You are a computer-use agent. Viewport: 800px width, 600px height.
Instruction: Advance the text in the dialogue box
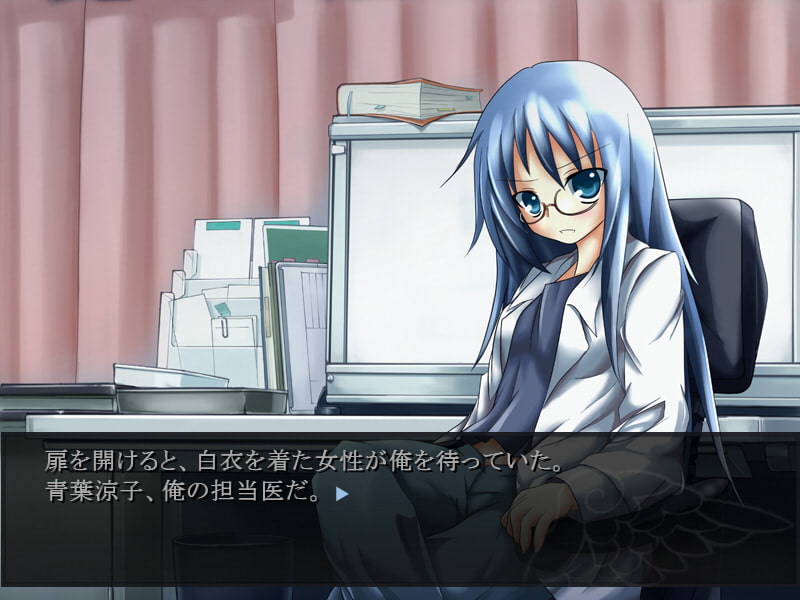click(400, 530)
